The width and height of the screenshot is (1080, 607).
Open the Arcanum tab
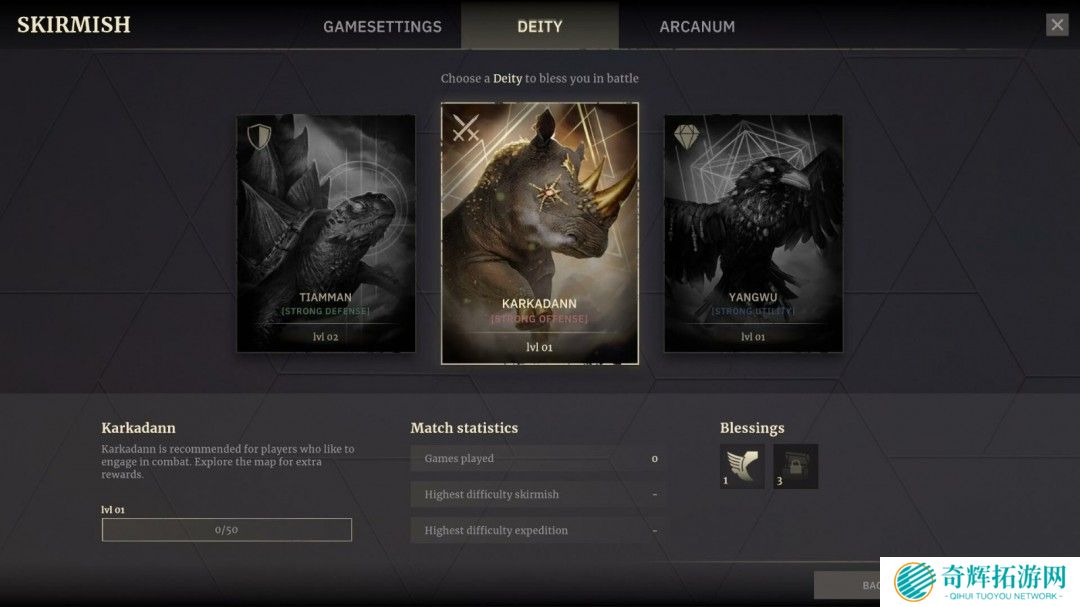697,27
